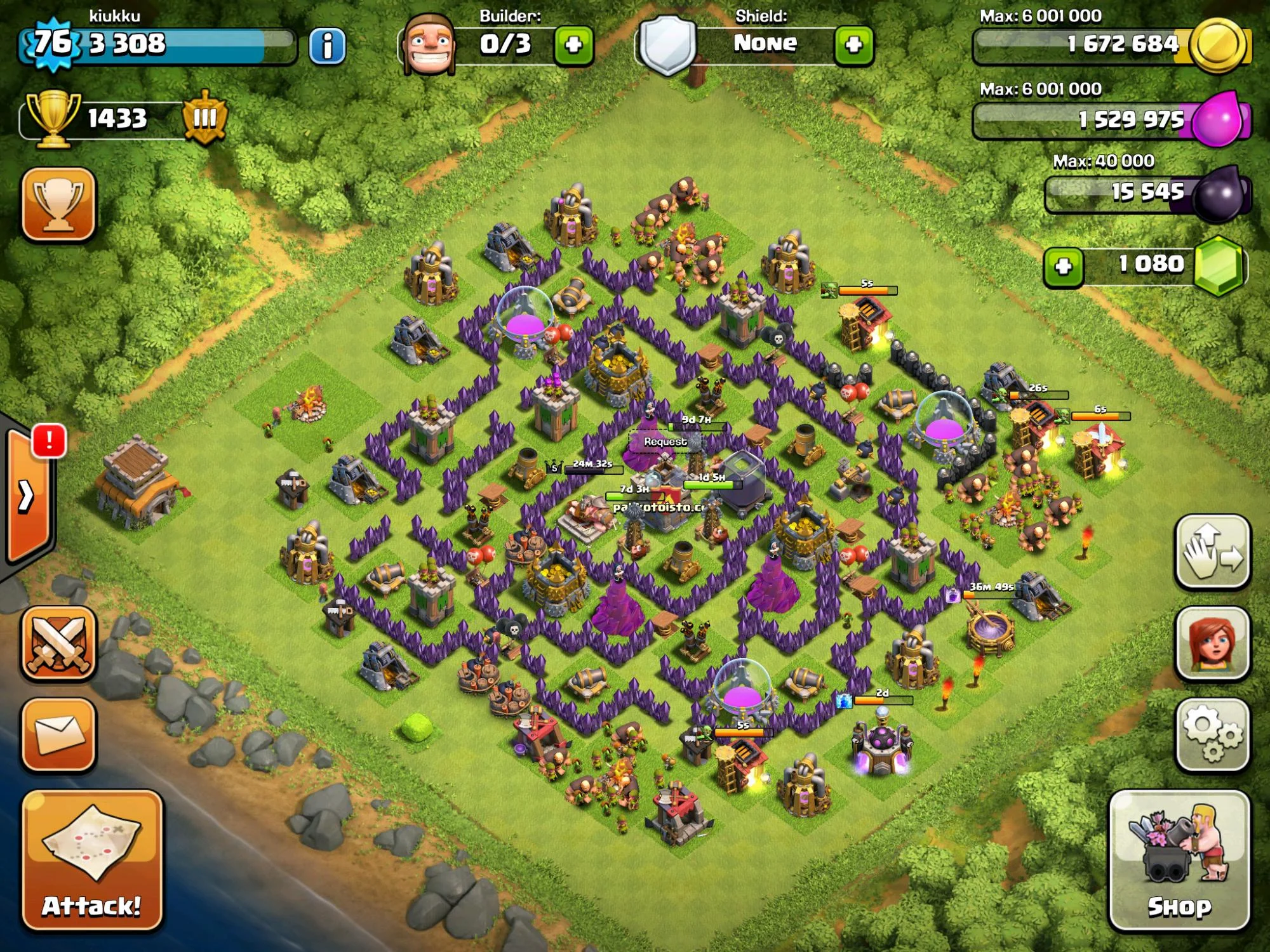The height and width of the screenshot is (952, 1270).
Task: Click the blue player info button
Action: coord(327,46)
